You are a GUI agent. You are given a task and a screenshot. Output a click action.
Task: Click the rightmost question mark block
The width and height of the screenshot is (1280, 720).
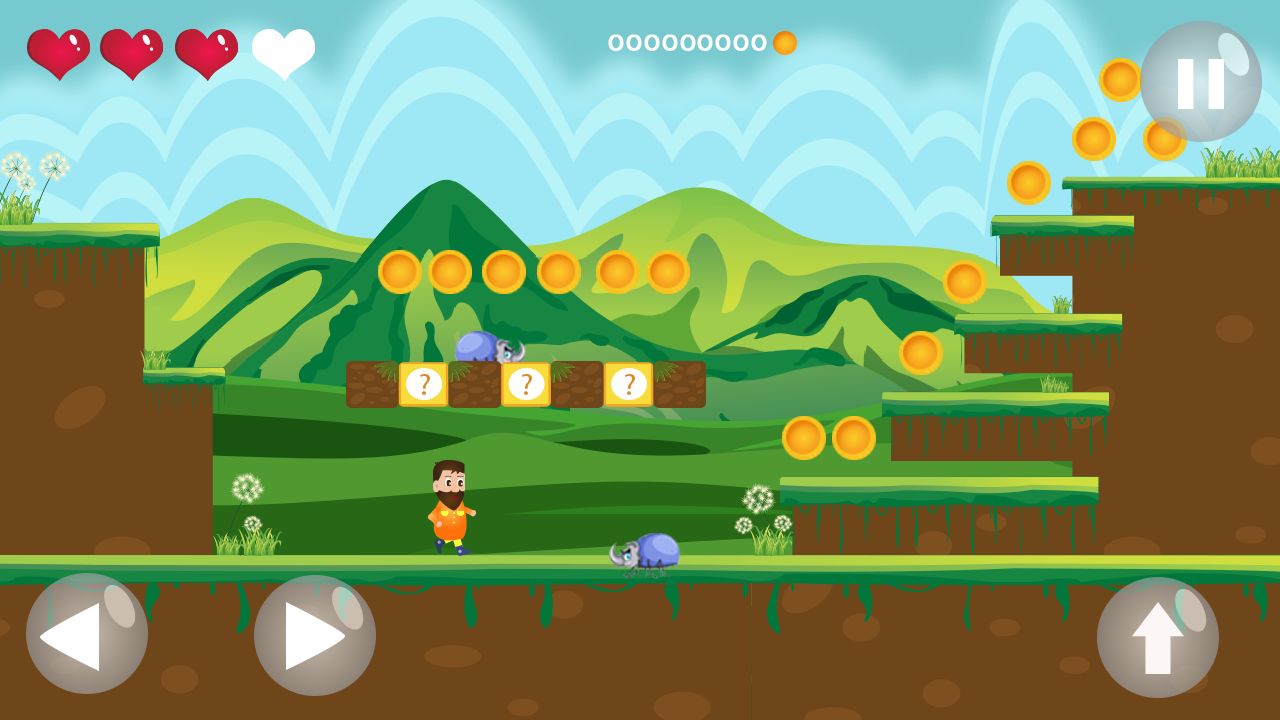(630, 382)
